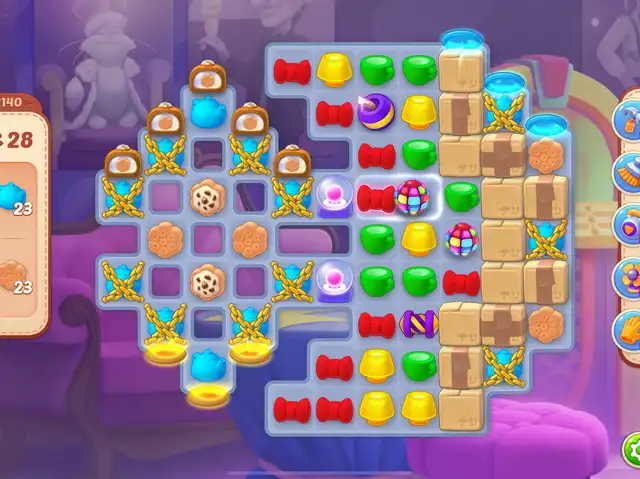
Task: Tap the yellow lamp in the top row
Action: (x=334, y=69)
